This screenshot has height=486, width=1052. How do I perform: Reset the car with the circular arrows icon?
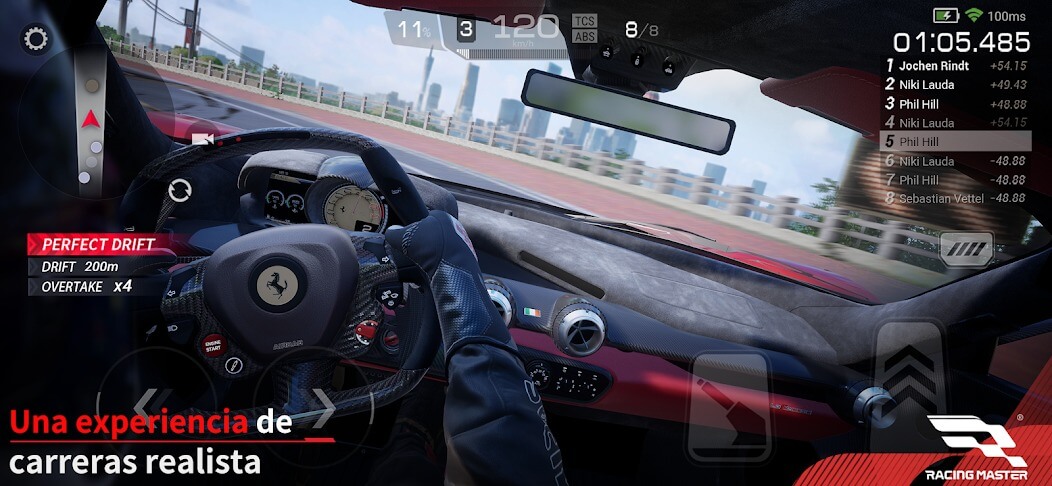[180, 190]
